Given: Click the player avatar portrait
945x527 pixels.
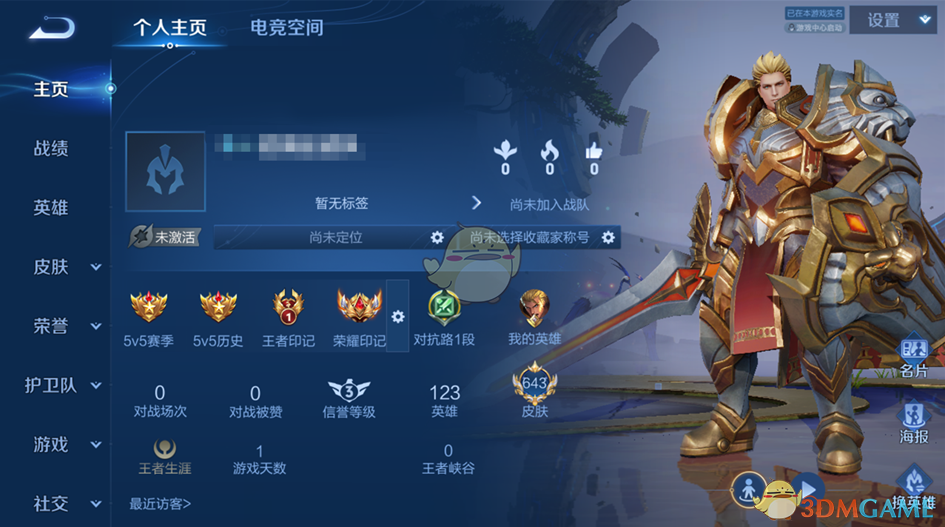Looking at the screenshot, I should point(165,171).
